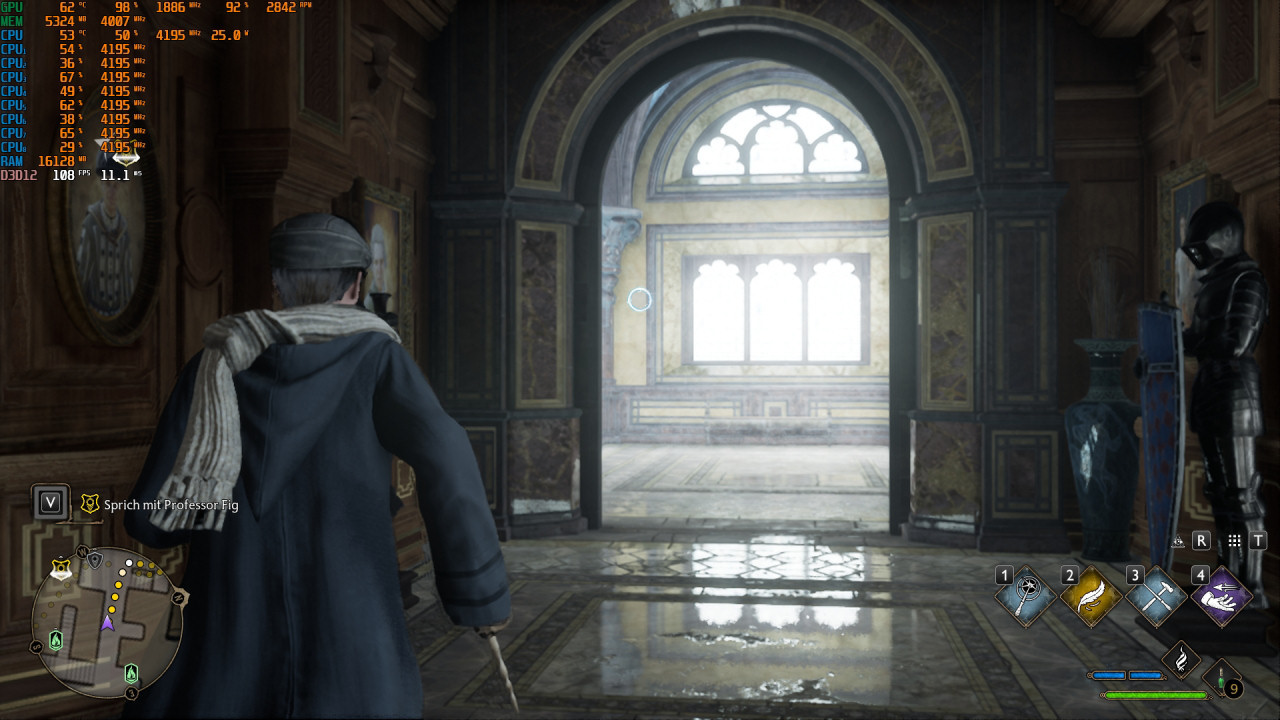
Task: Click the quest shield marker on the minimap
Action: tap(61, 568)
